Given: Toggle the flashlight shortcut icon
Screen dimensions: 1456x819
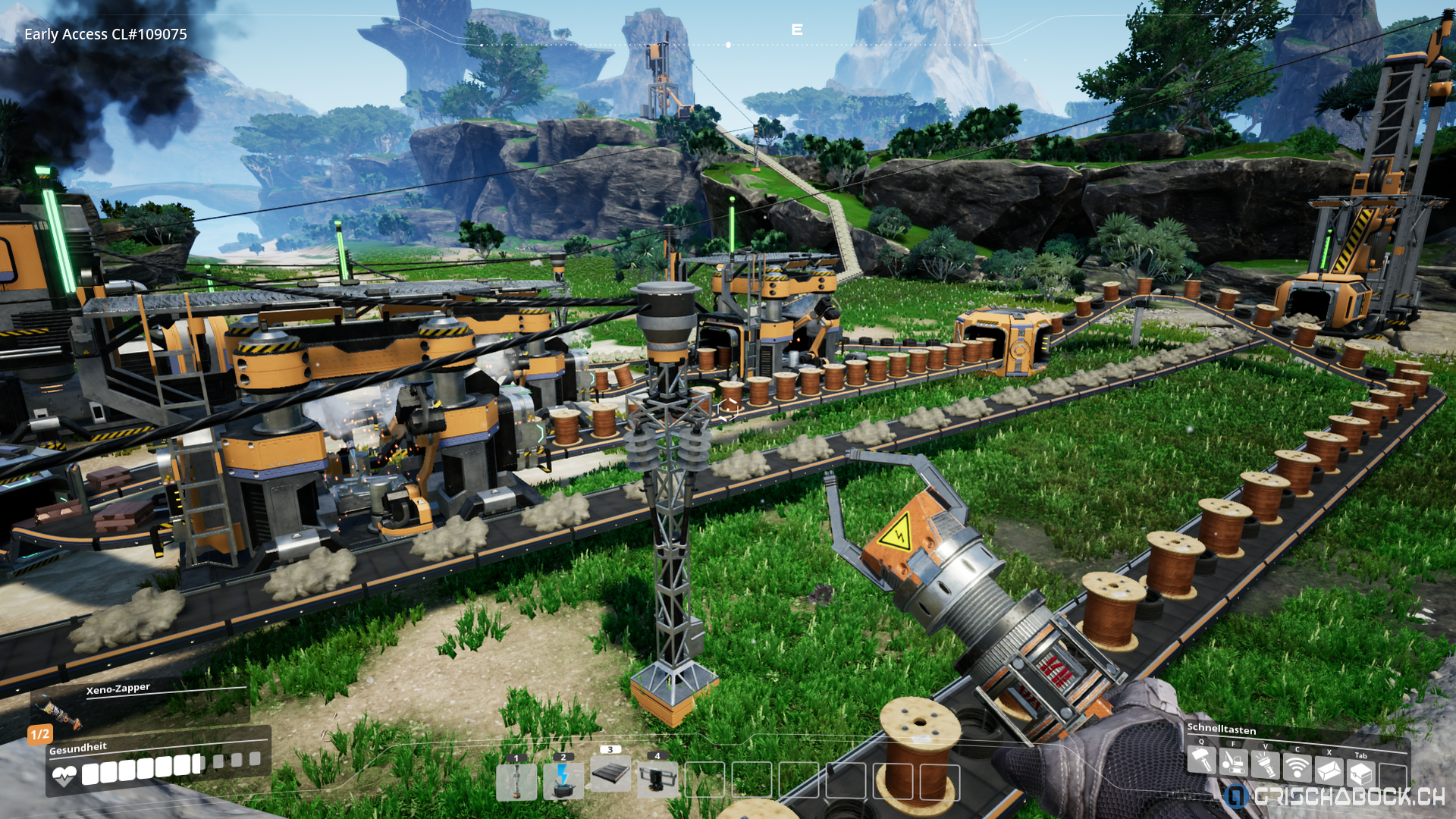Looking at the screenshot, I should point(1266,767).
